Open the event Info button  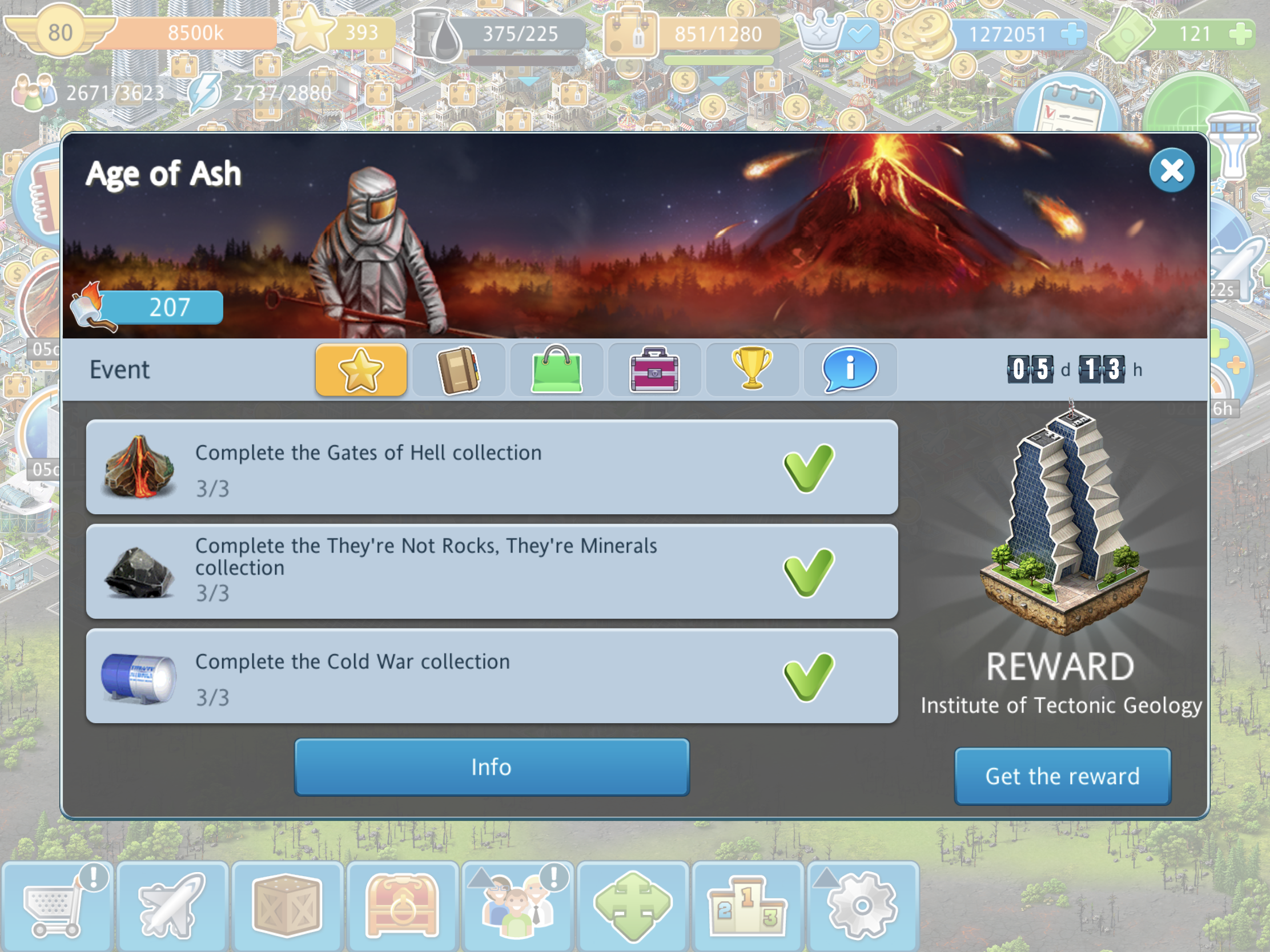pos(492,767)
